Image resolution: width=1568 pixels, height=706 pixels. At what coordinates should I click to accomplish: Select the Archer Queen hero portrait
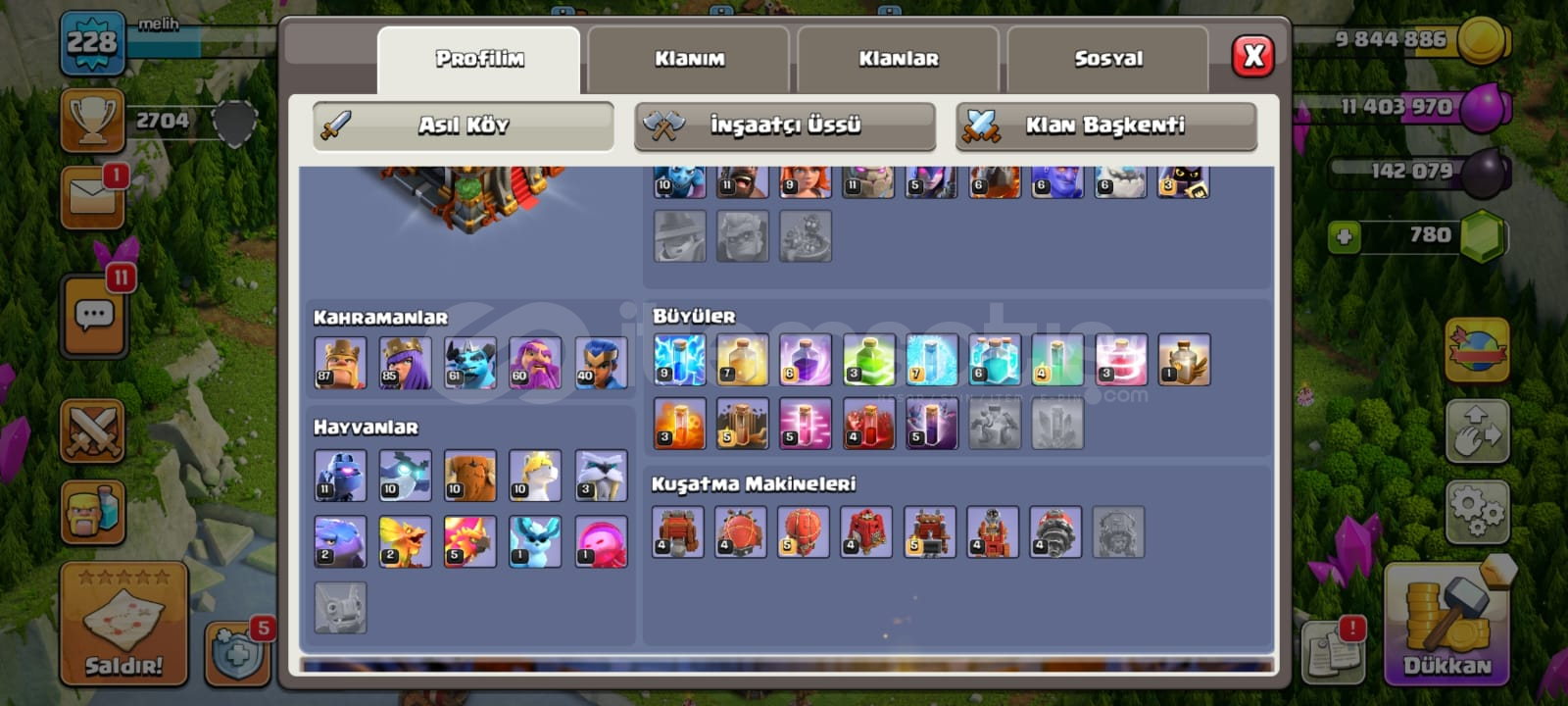pos(405,360)
